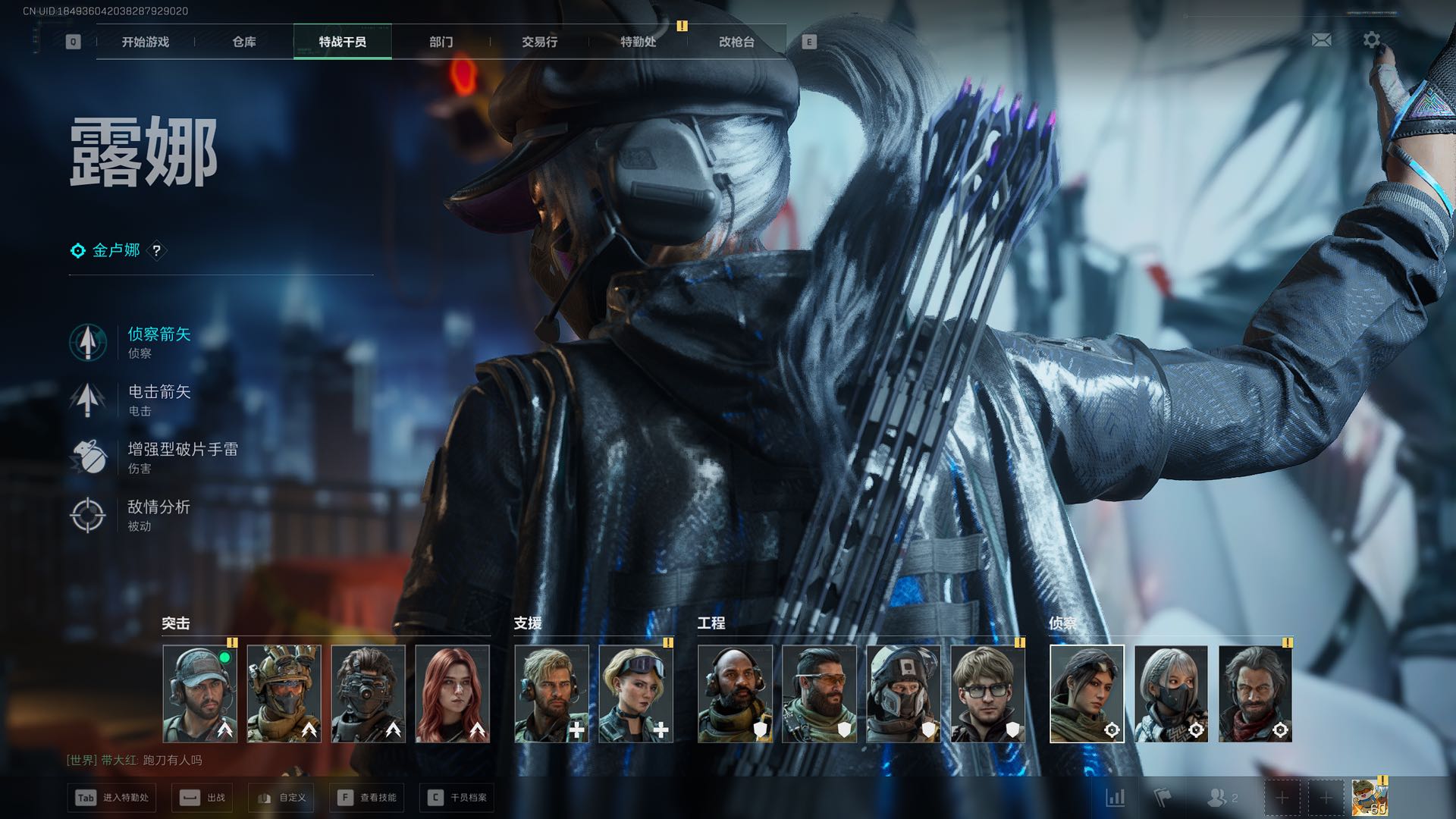1456x819 pixels.
Task: Select the masked silver-haired 侦察 operator
Action: pos(1171,694)
